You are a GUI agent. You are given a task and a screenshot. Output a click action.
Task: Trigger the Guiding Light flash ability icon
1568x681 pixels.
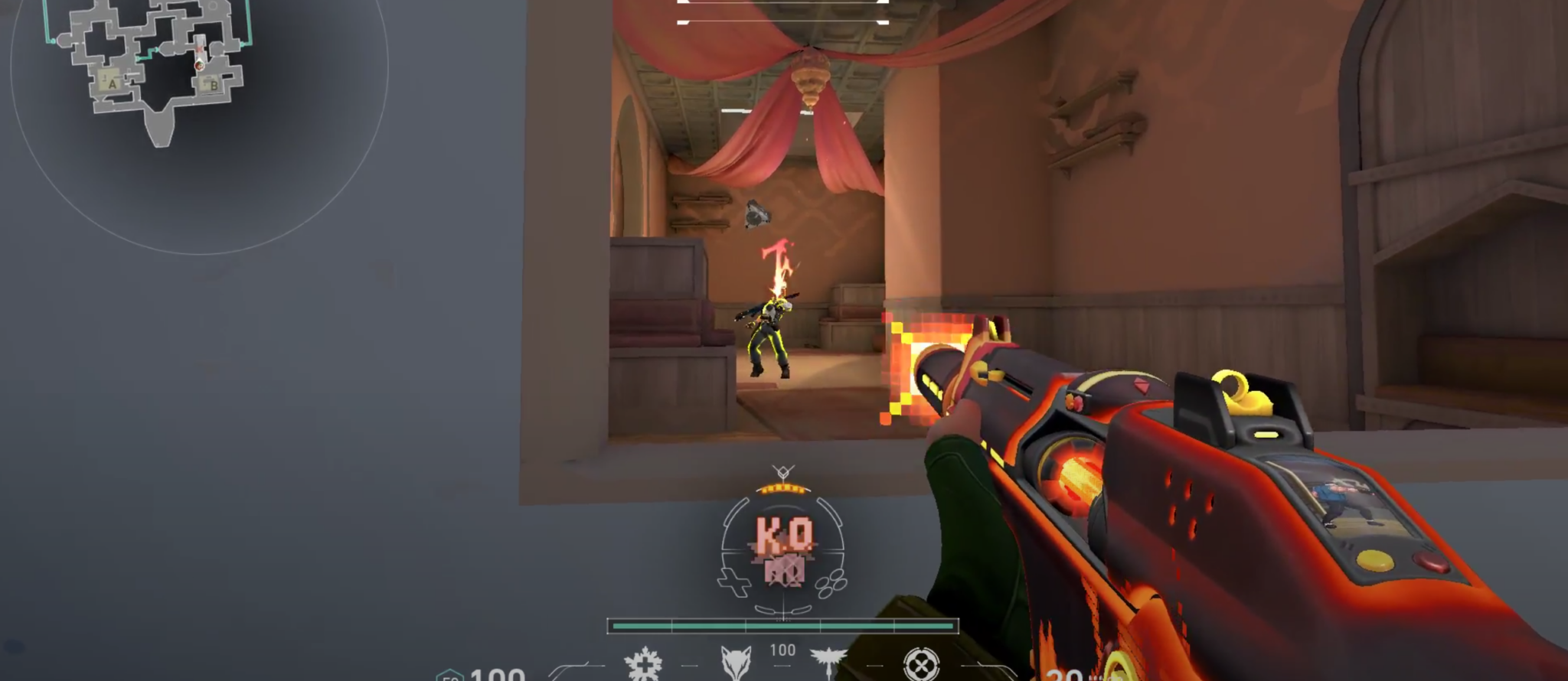click(x=827, y=662)
